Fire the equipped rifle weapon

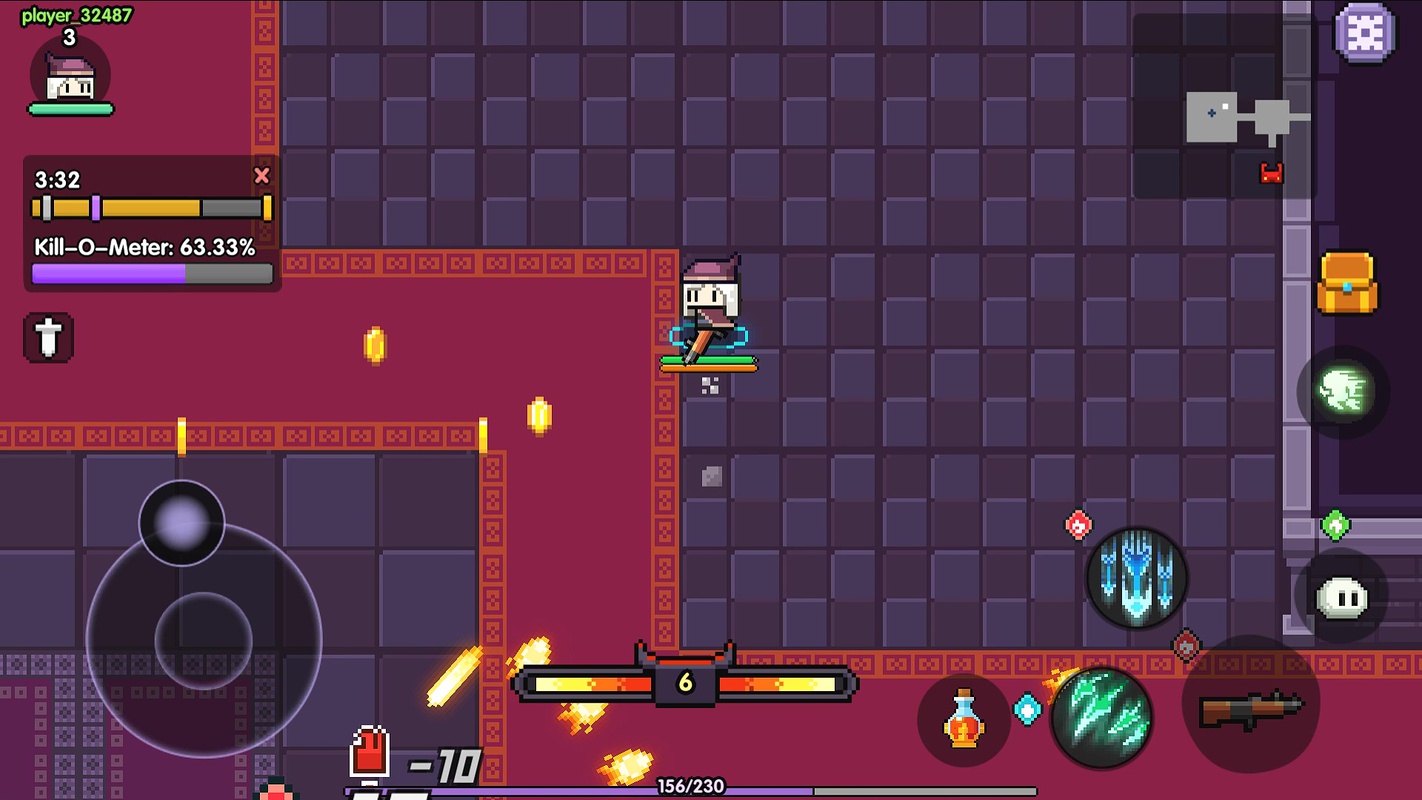1251,705
